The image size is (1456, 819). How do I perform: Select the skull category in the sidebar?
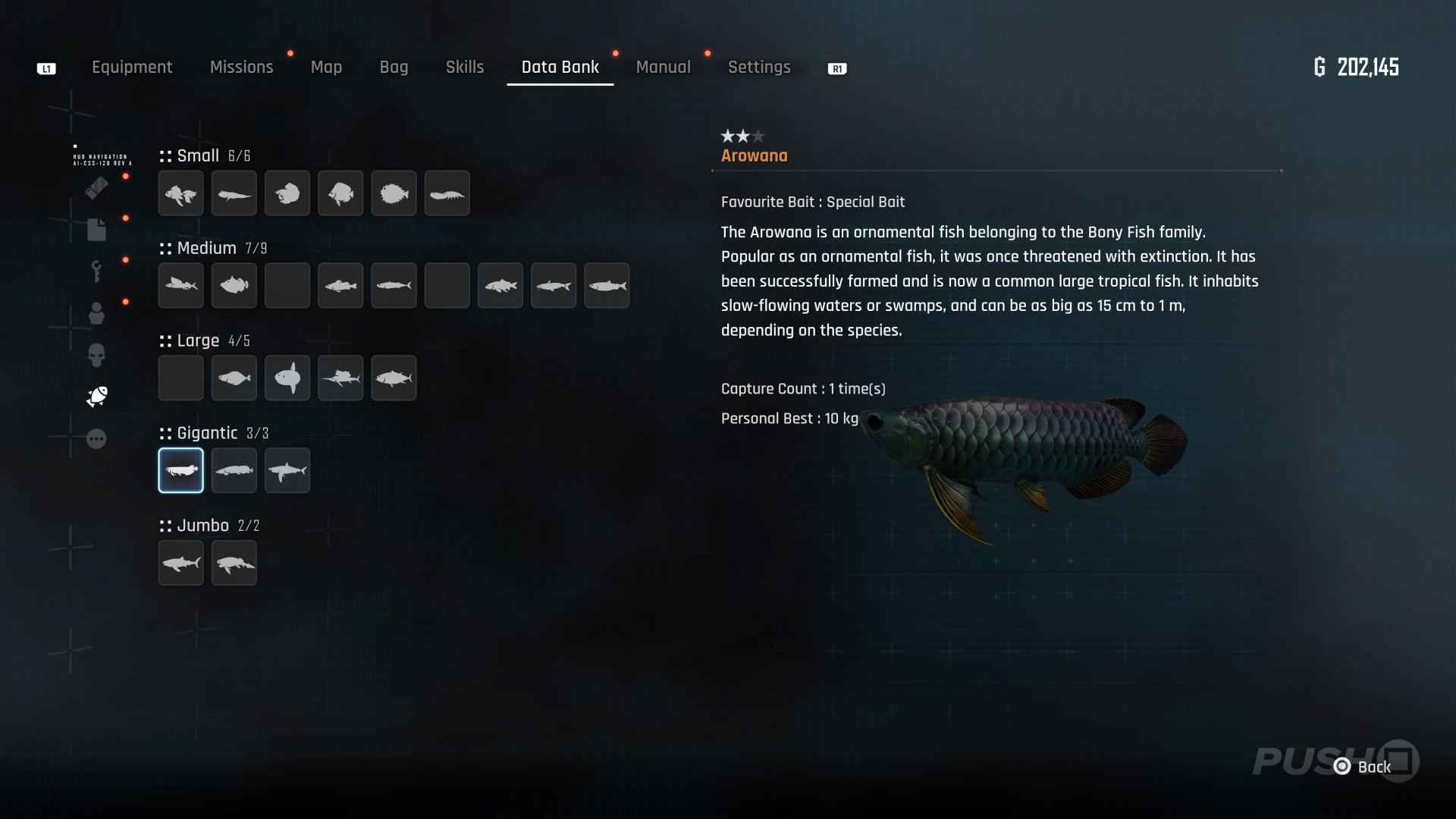point(96,355)
